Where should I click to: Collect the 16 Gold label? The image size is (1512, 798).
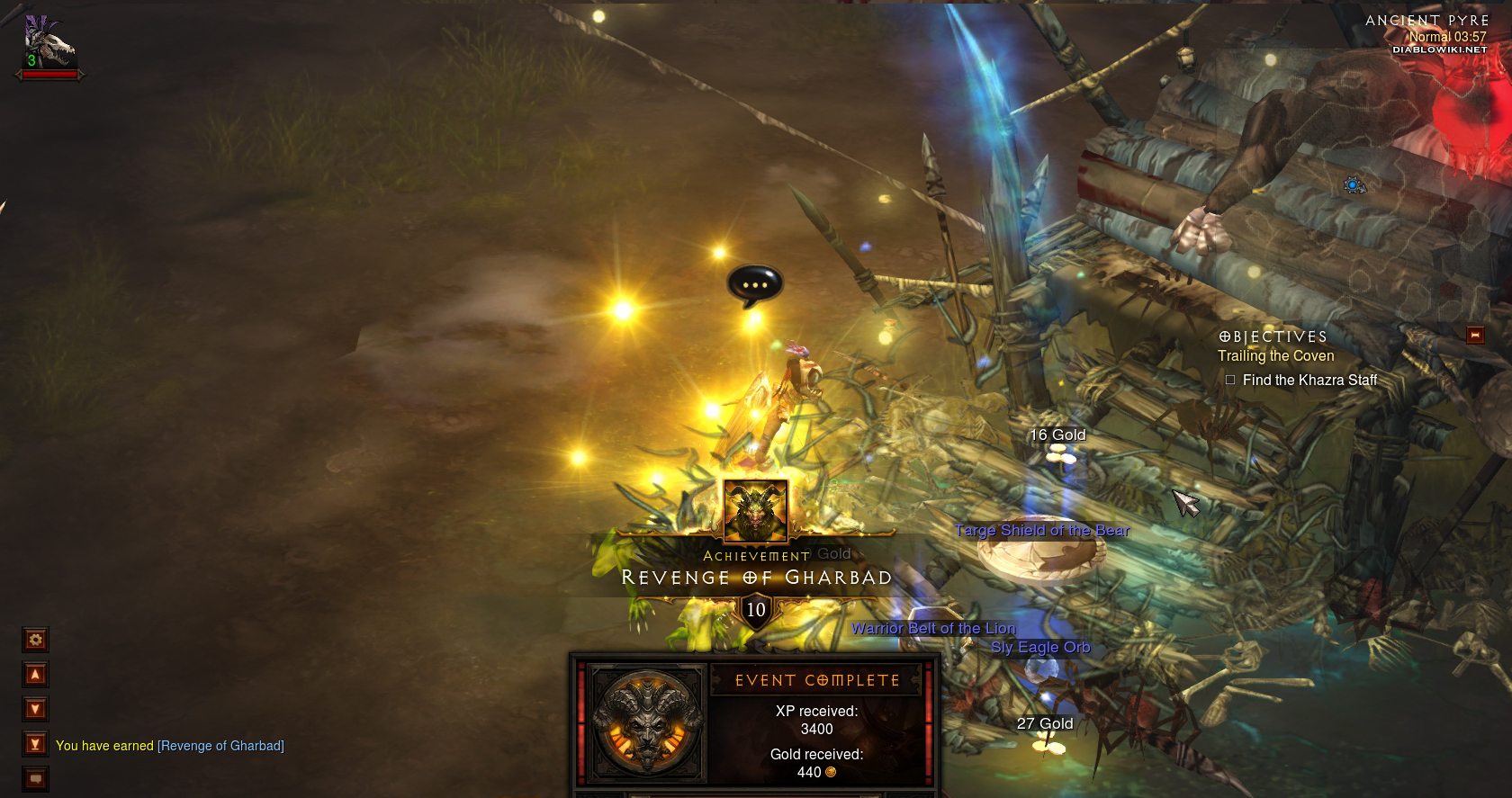coord(1057,435)
